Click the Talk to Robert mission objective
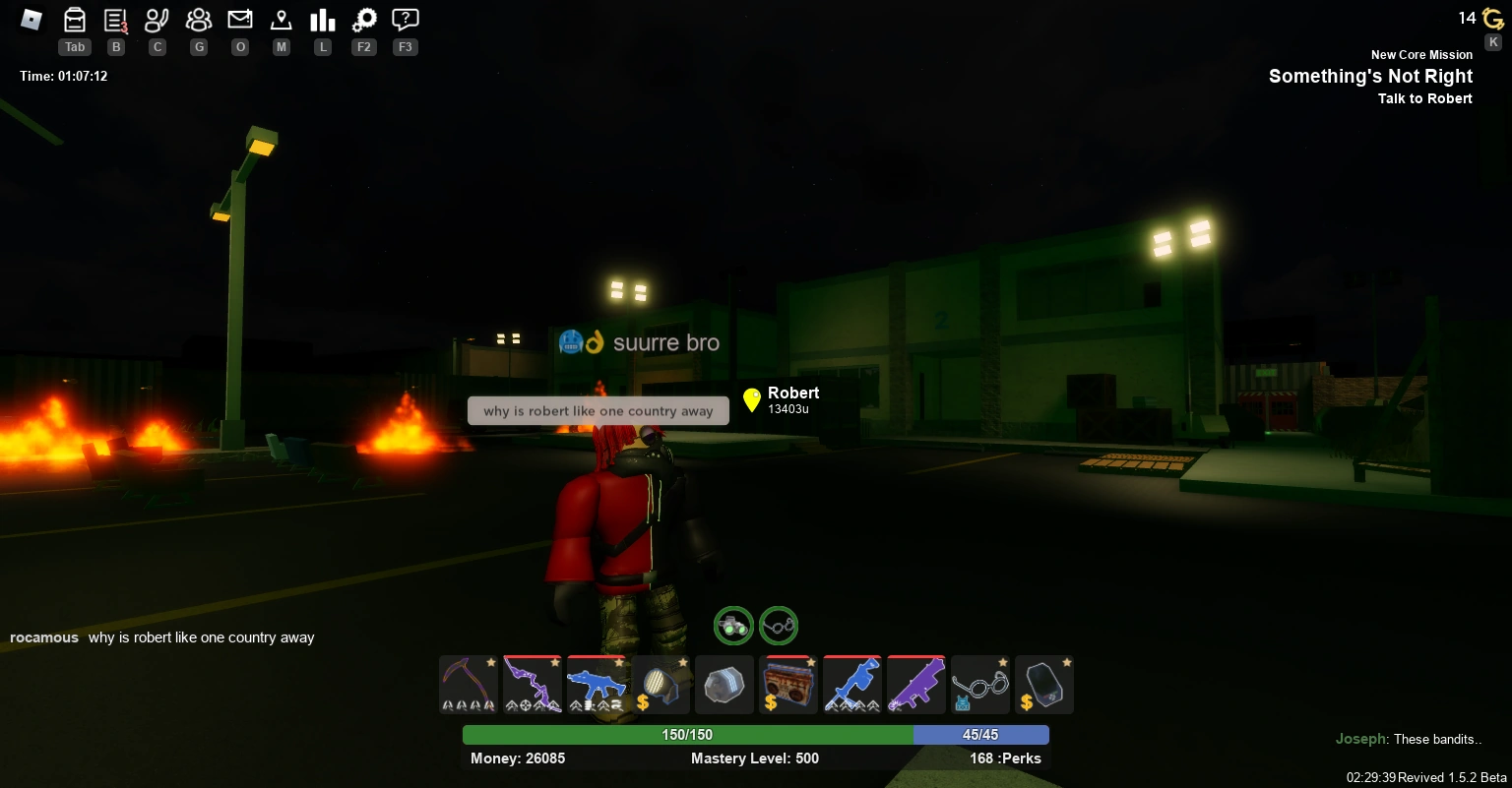The image size is (1512, 788). click(1425, 98)
